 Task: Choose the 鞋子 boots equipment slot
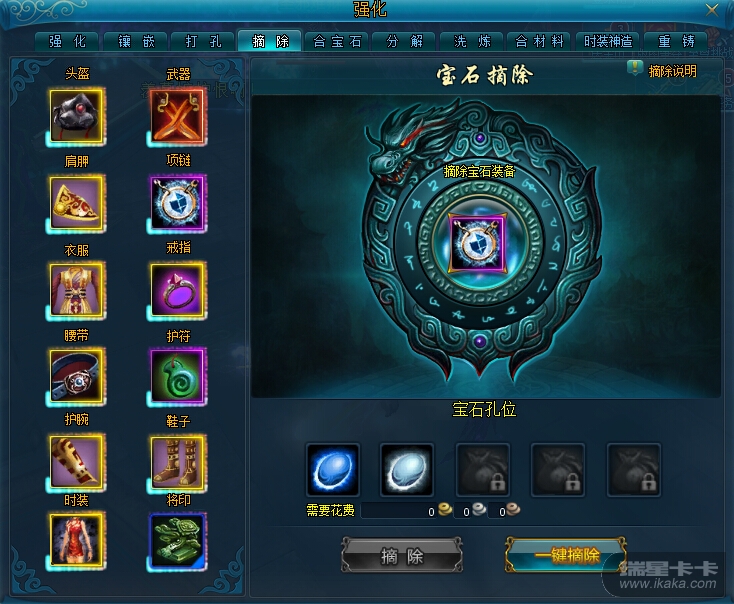(178, 462)
